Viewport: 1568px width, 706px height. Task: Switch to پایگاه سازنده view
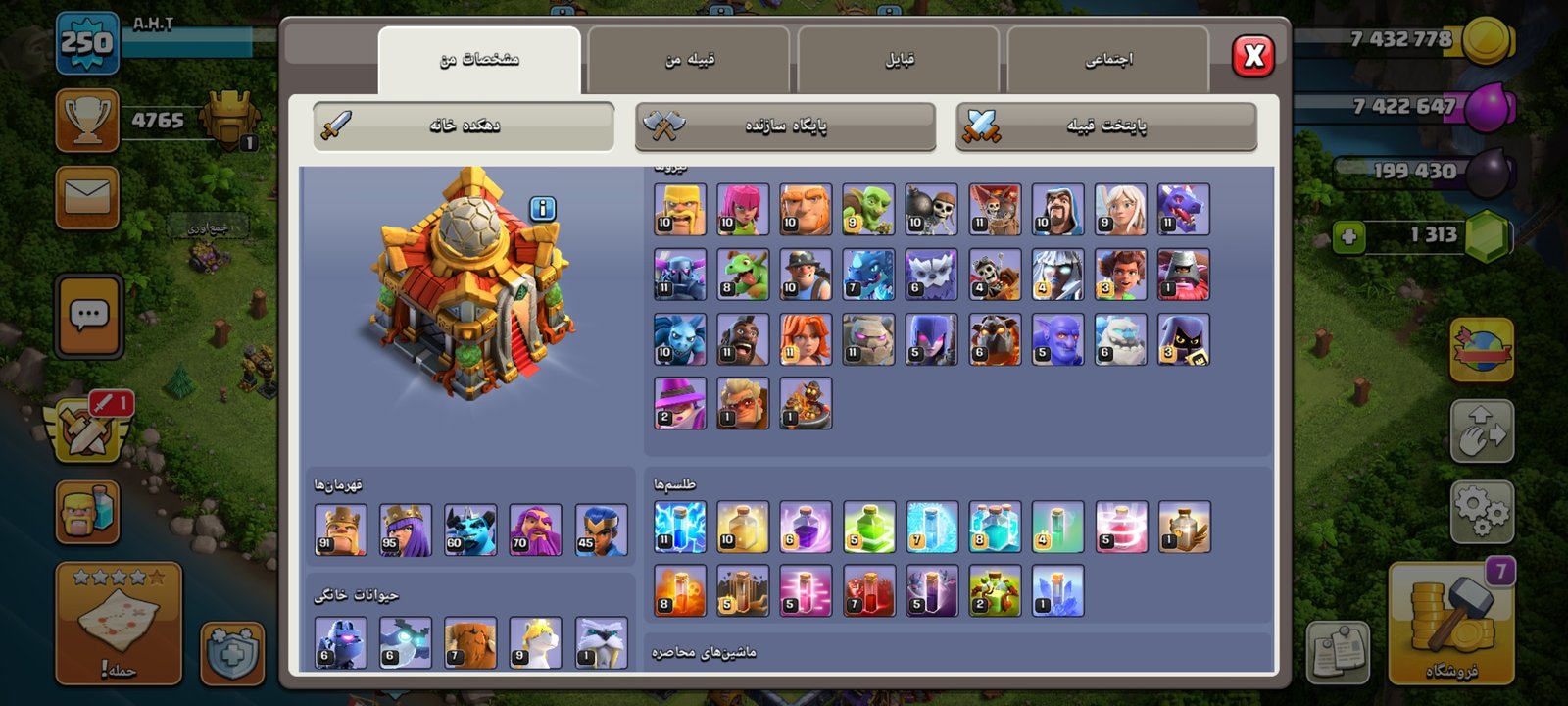tap(785, 126)
